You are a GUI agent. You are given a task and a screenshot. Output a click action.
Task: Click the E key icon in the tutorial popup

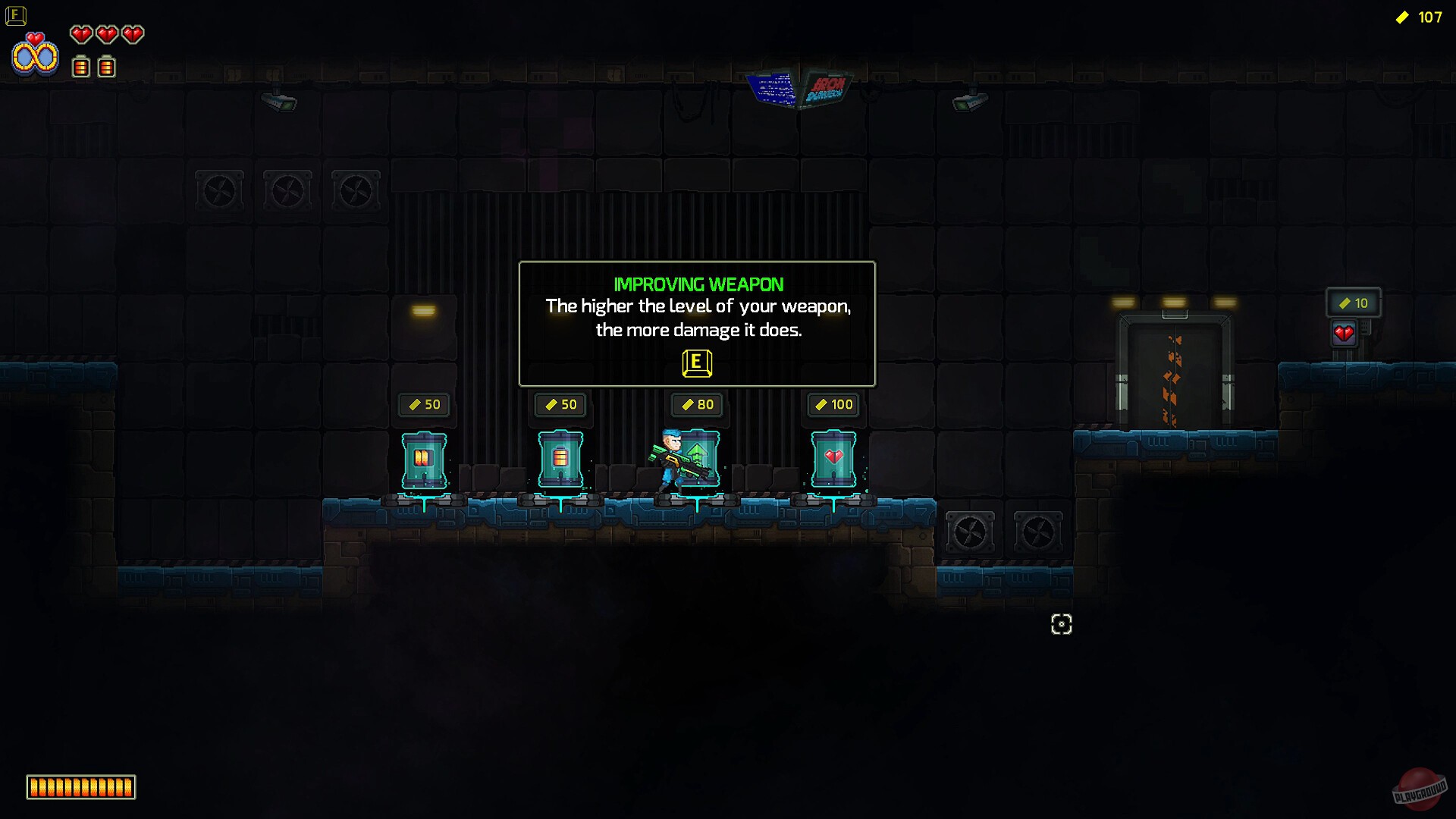(x=698, y=363)
